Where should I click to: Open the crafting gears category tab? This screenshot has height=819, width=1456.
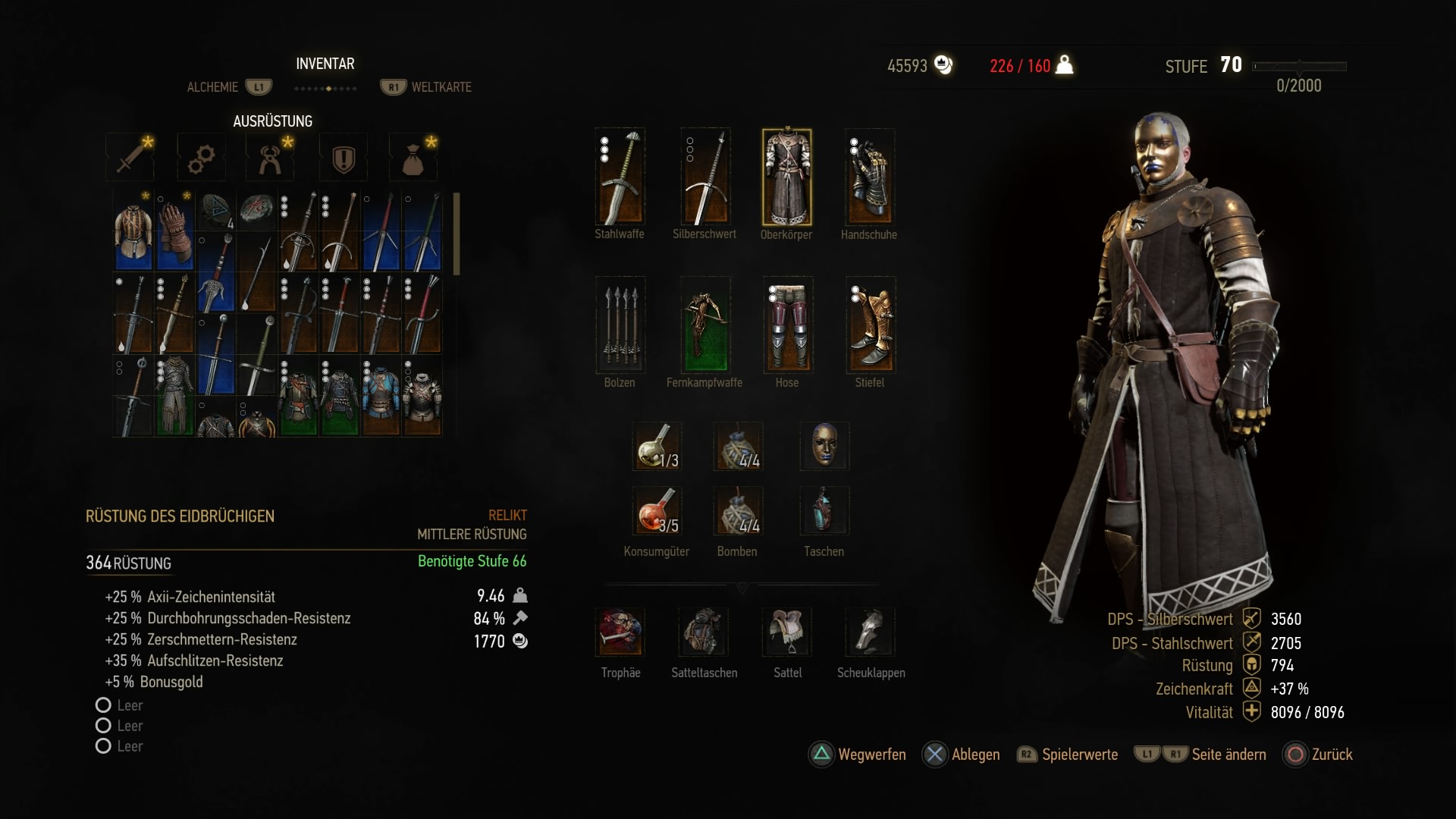click(201, 158)
